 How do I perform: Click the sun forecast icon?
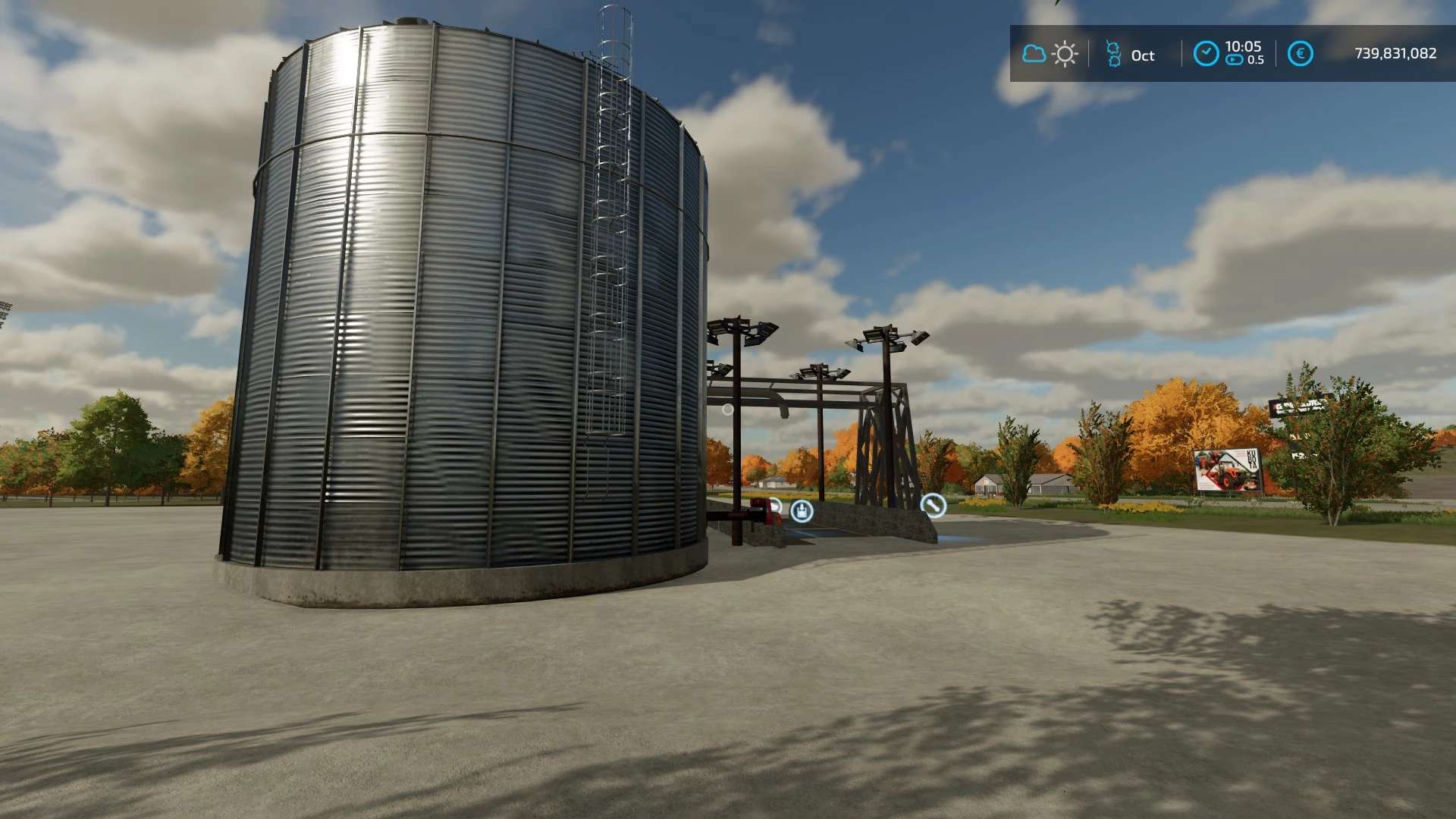tap(1065, 55)
